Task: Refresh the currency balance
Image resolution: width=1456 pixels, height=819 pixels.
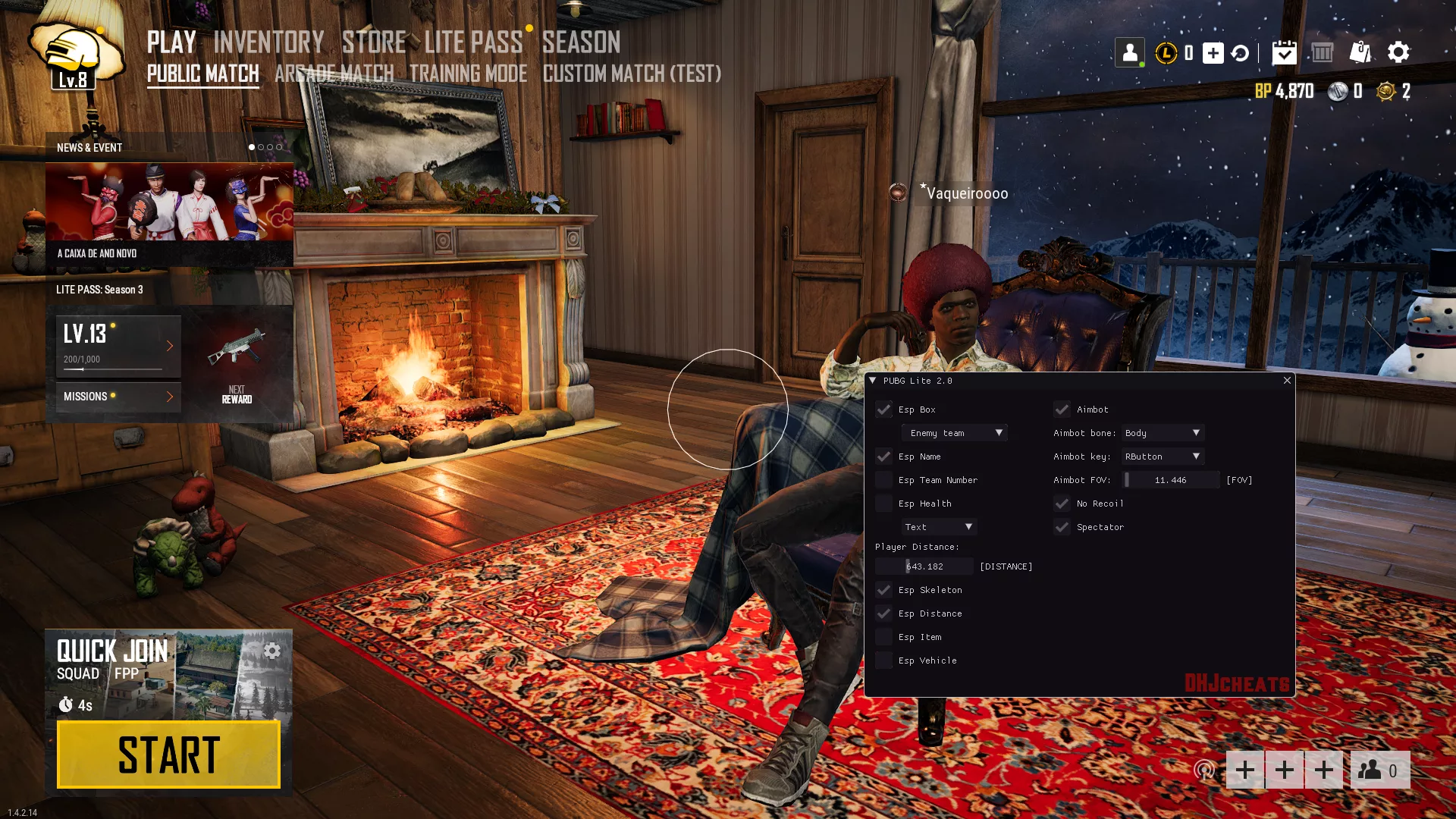Action: tap(1241, 53)
